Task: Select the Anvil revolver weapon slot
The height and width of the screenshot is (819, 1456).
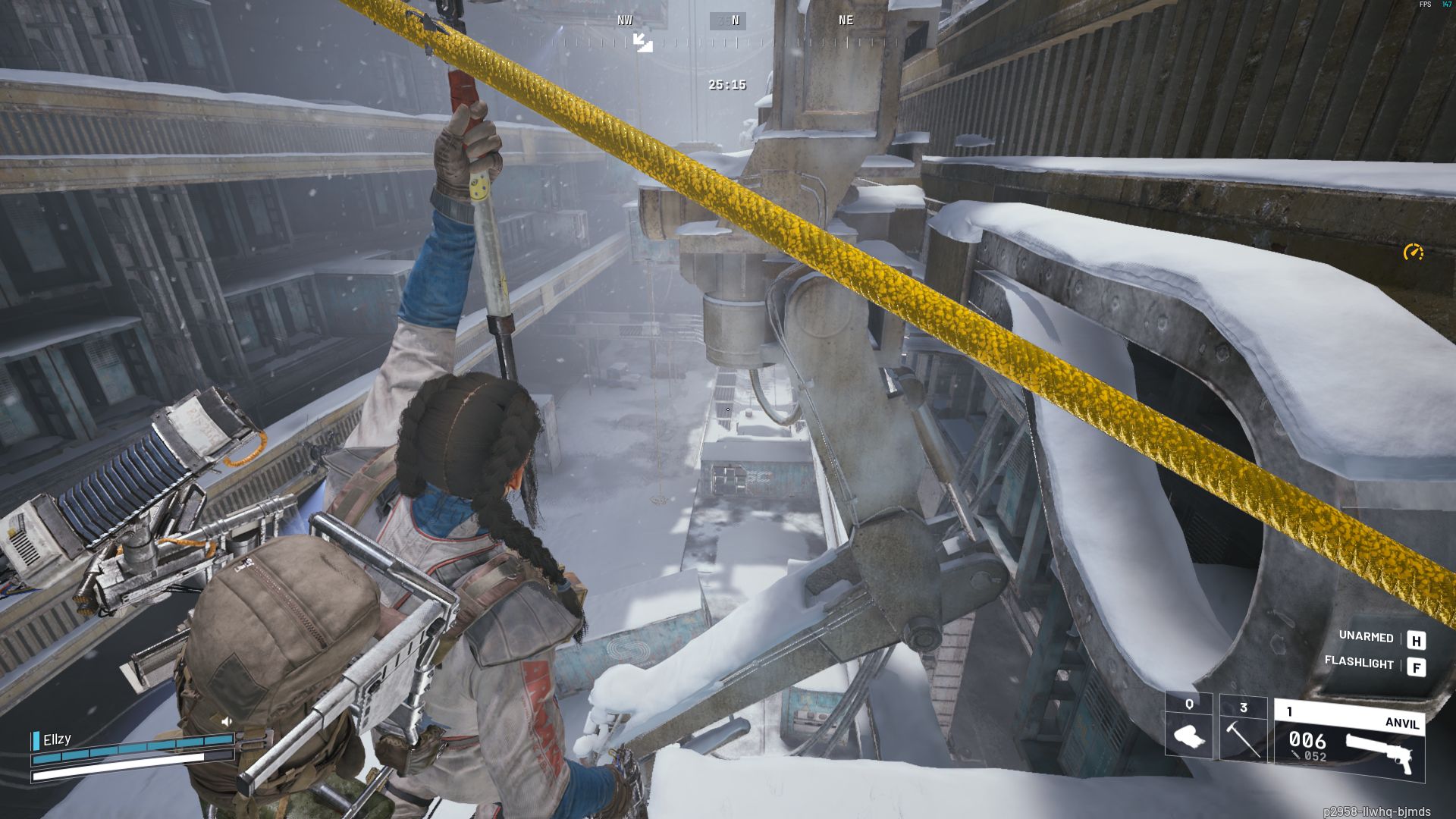Action: [x=1348, y=741]
